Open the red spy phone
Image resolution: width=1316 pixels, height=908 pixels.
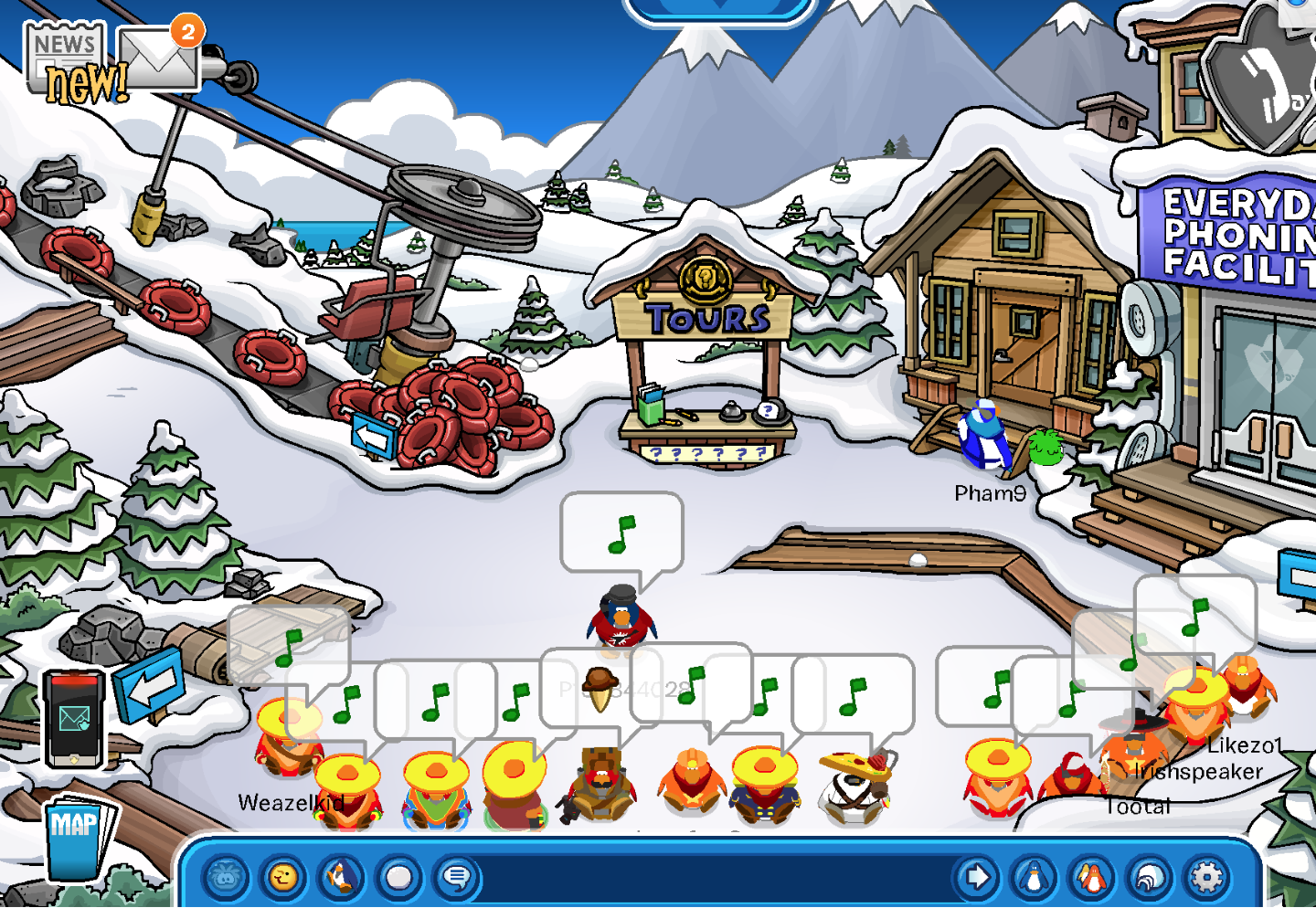(x=75, y=718)
